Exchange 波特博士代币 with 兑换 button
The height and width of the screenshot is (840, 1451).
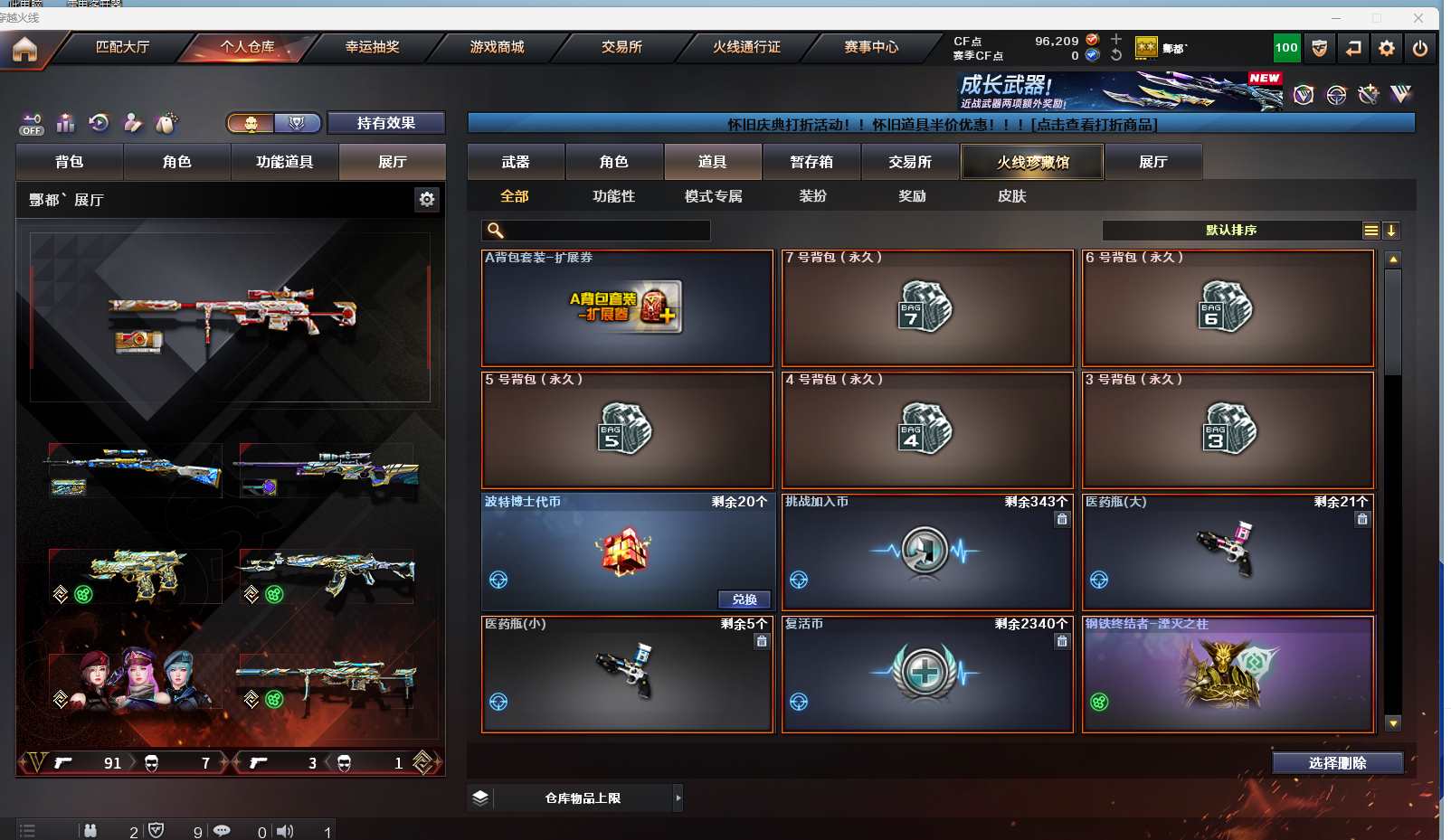coord(744,599)
